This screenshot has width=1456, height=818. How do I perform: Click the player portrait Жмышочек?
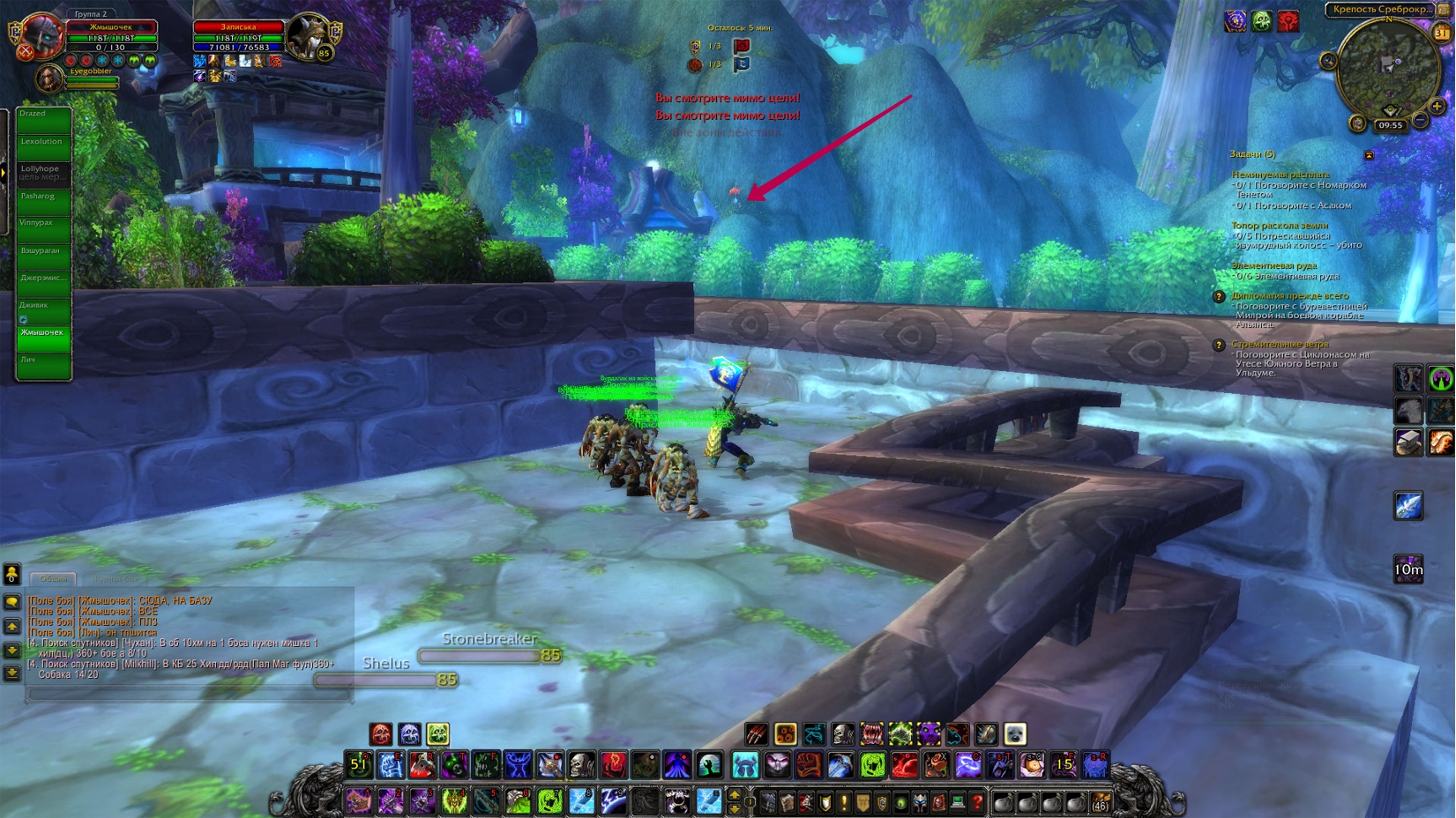pos(41,35)
